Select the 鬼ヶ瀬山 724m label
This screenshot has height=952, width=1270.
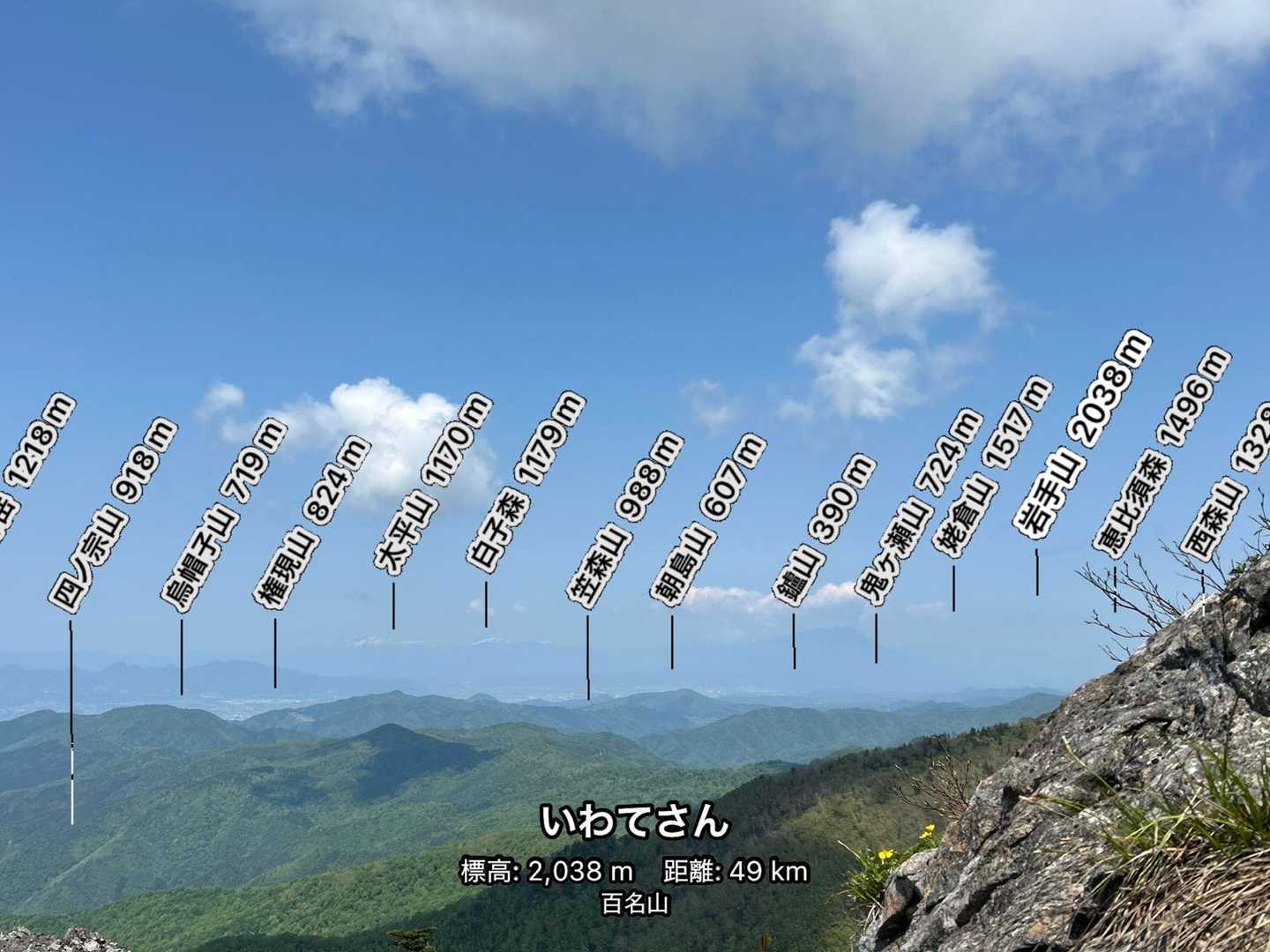(x=917, y=507)
